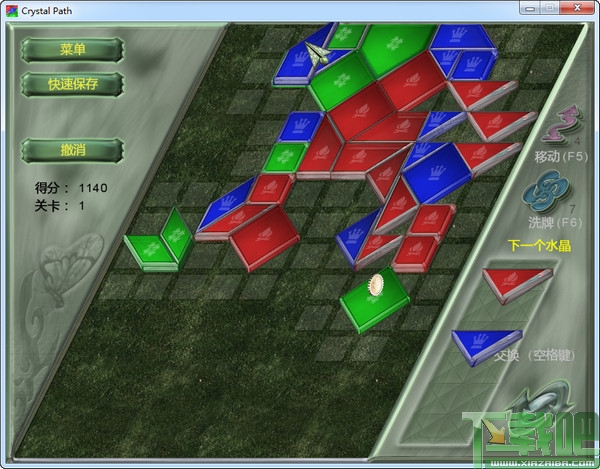Close the Crystal Path window
600x469 pixels.
pos(579,8)
